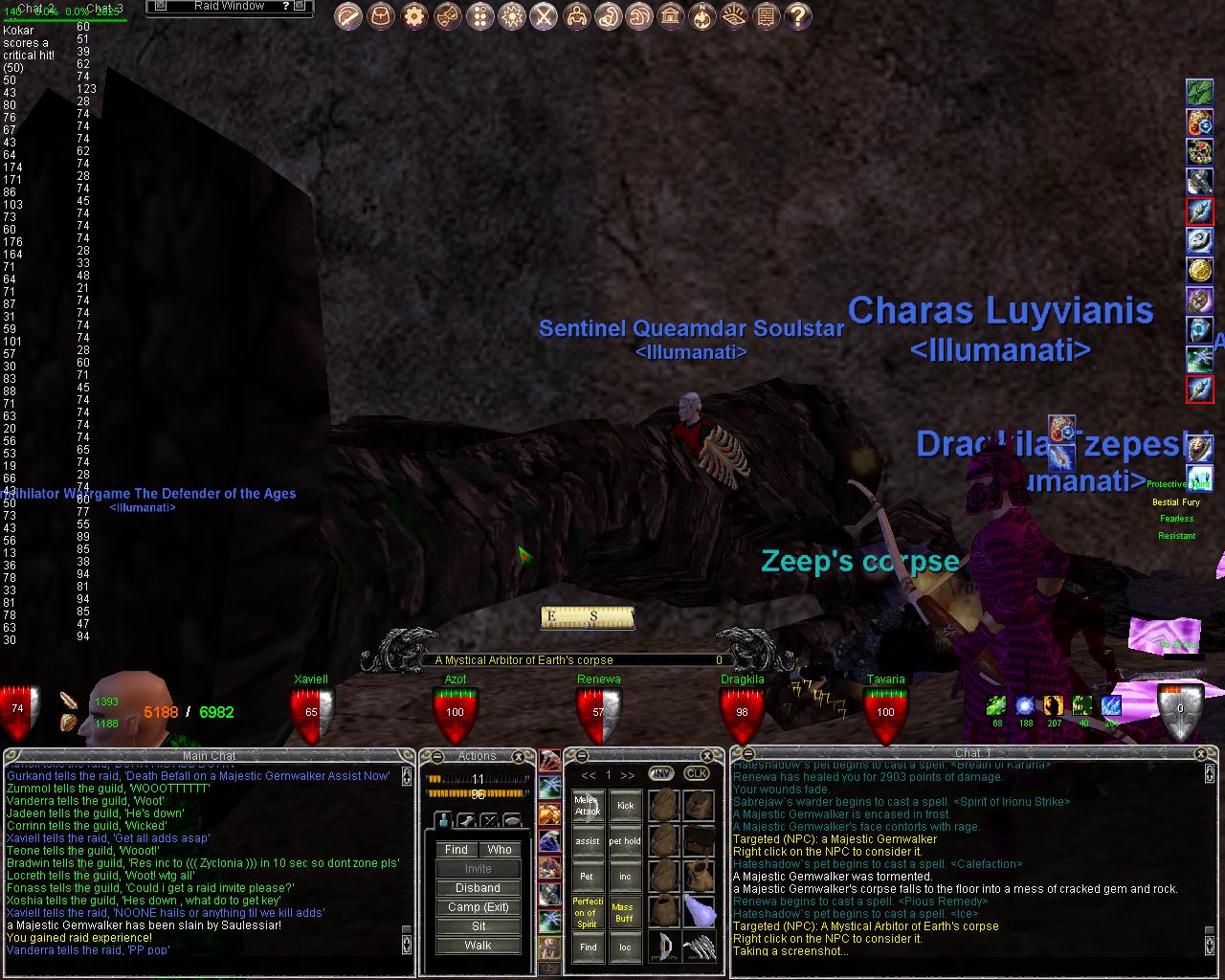The width and height of the screenshot is (1225, 980).
Task: Disband from the group
Action: coord(478,887)
